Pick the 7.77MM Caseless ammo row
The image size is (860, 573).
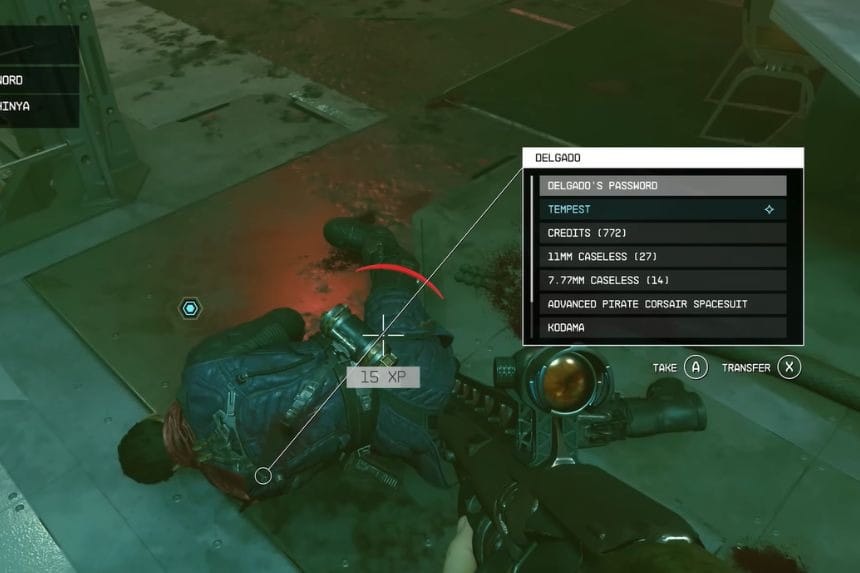tap(662, 280)
